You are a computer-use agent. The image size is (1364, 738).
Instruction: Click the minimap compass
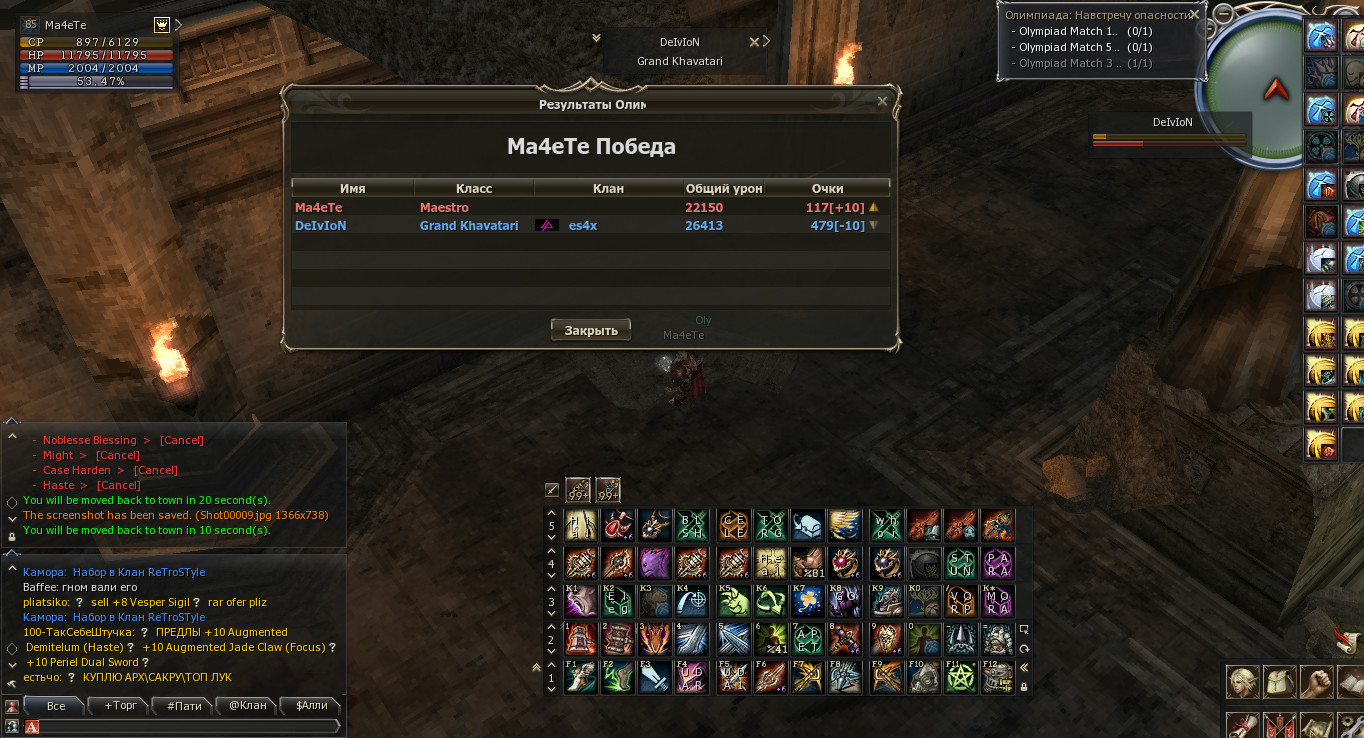(x=1275, y=90)
